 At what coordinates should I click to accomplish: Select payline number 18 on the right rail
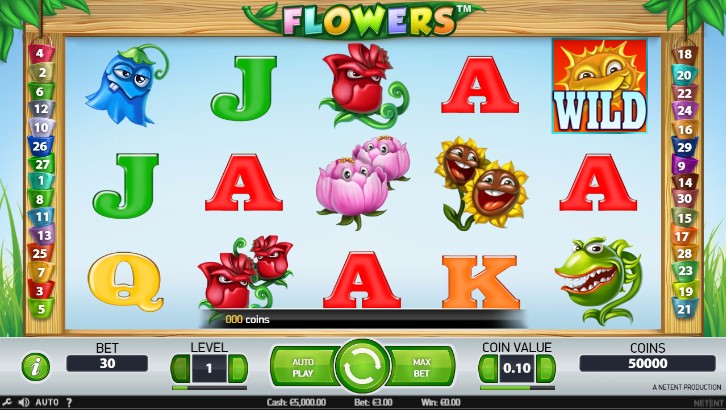pyautogui.click(x=685, y=55)
